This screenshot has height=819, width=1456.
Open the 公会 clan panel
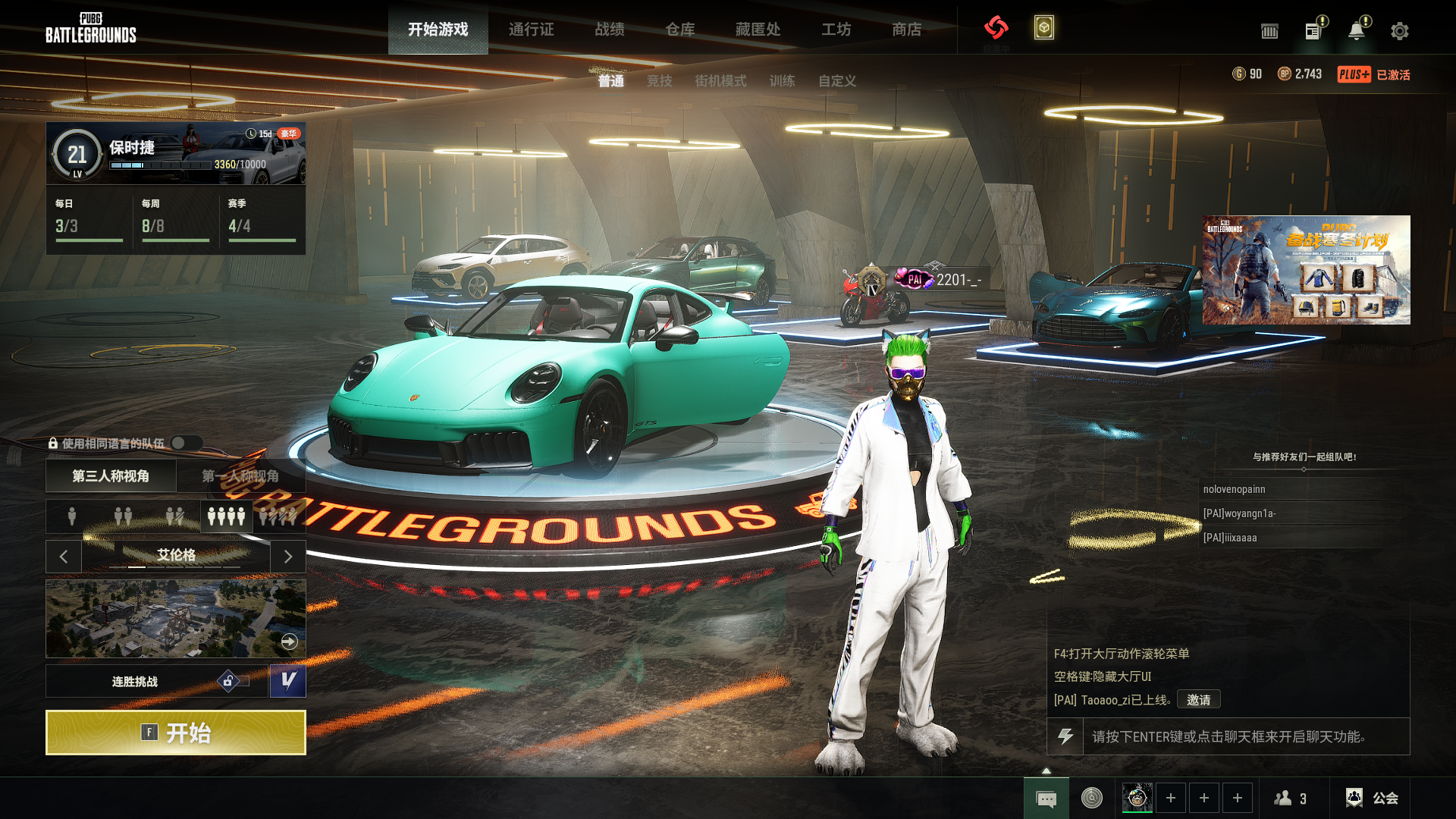(x=1373, y=798)
